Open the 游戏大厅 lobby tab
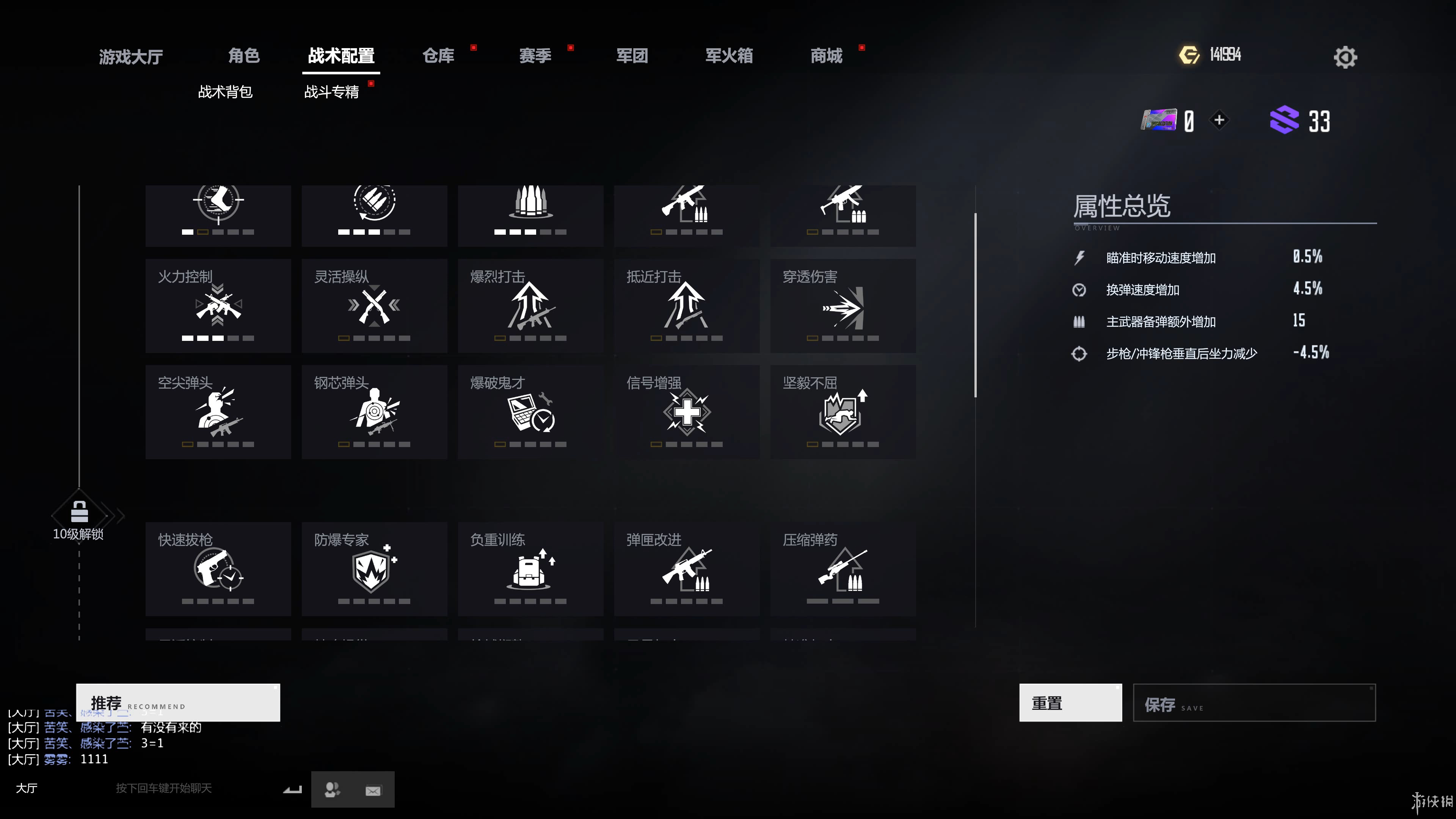Image resolution: width=1456 pixels, height=819 pixels. [x=130, y=56]
